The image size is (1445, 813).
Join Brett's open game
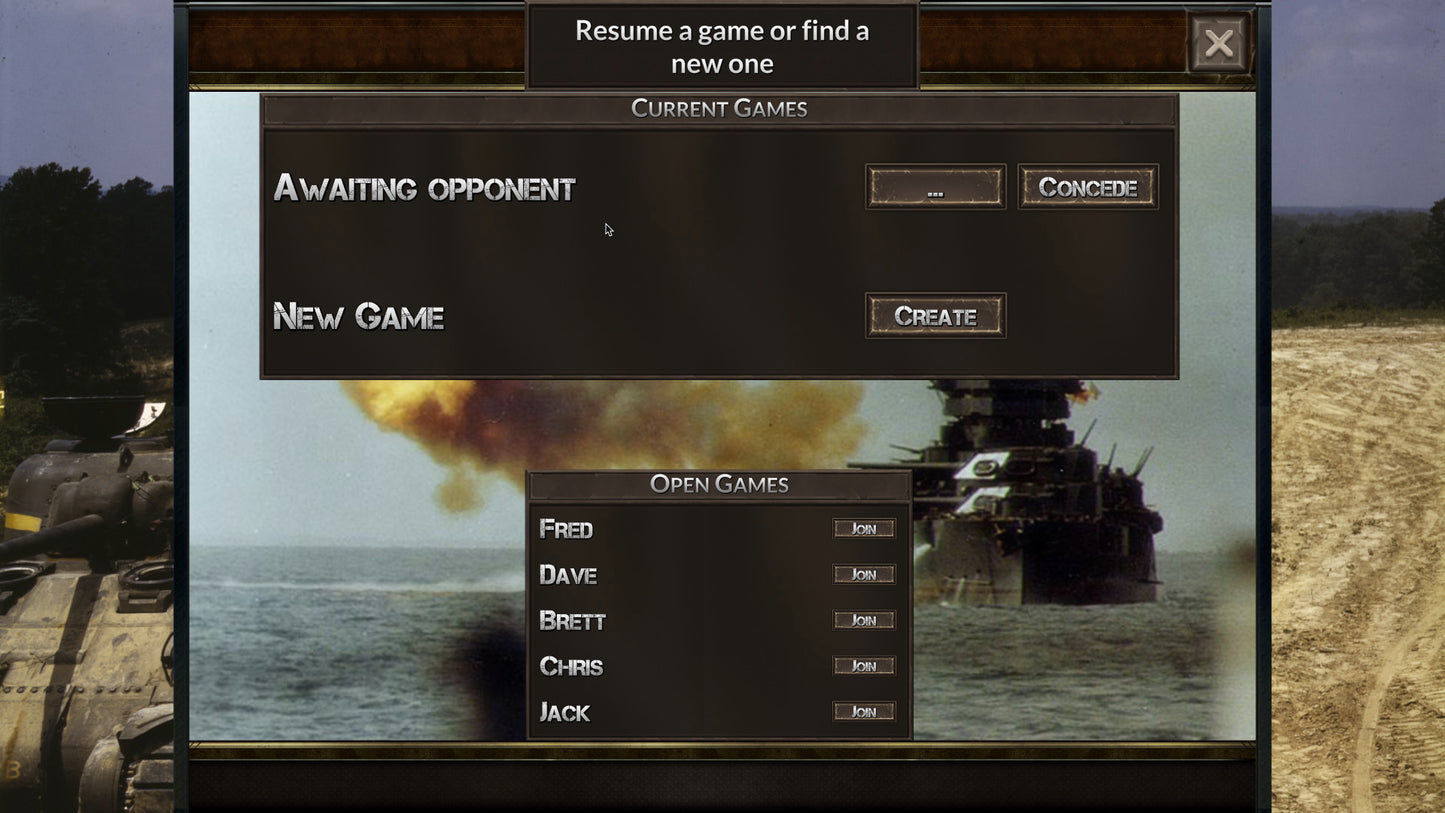coord(864,620)
